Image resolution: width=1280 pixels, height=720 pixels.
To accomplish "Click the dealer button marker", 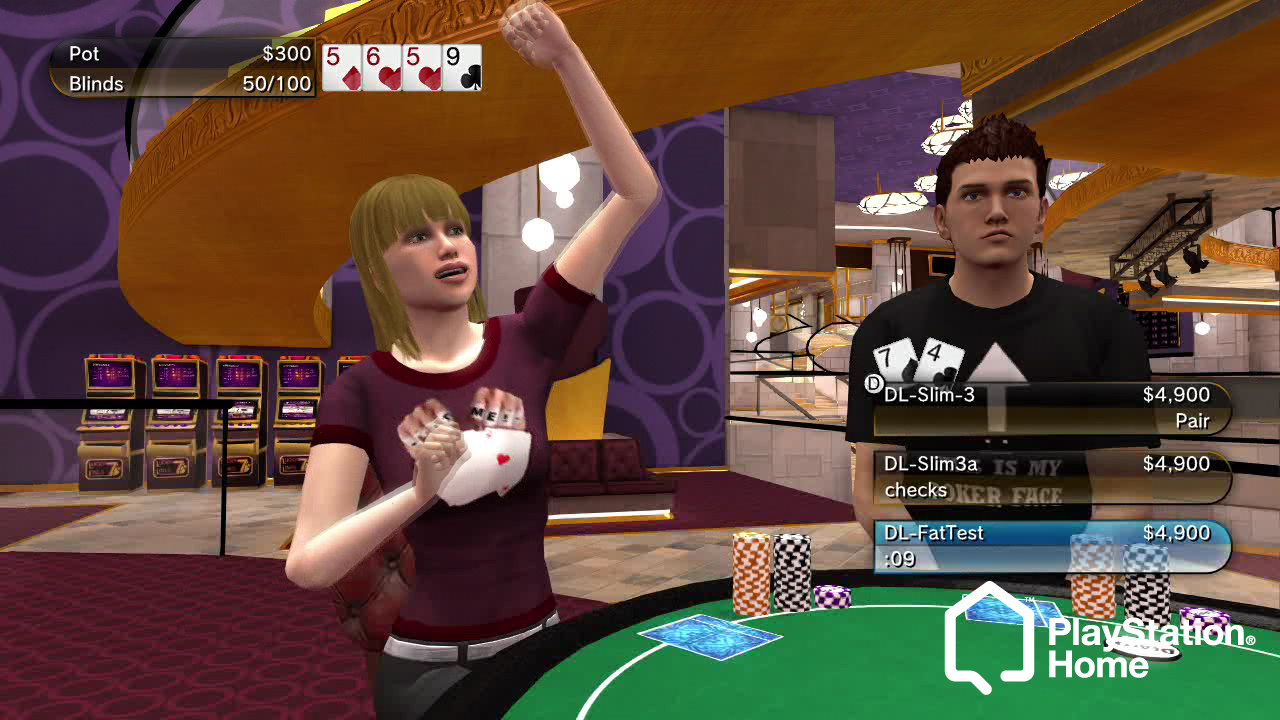I will [x=873, y=383].
